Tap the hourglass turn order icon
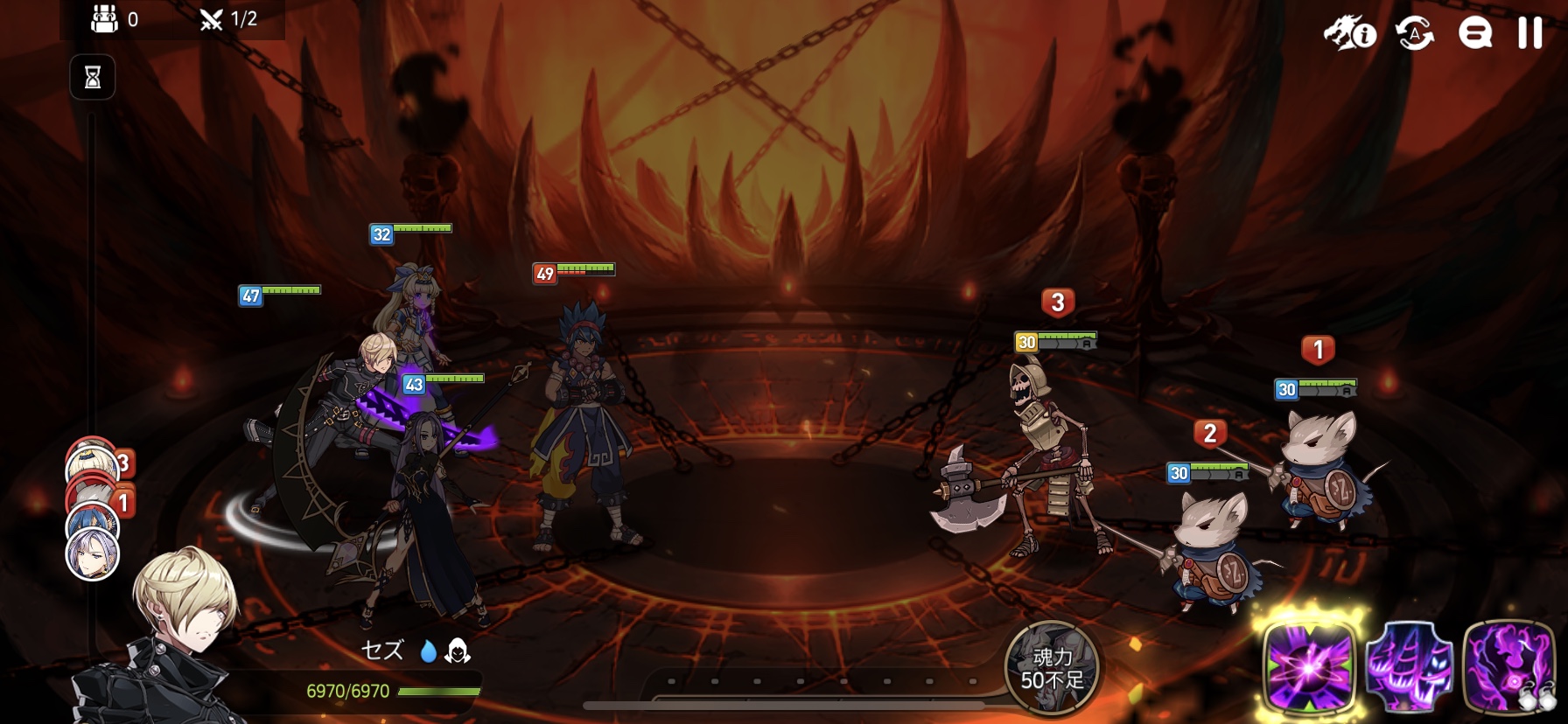Screen dimensions: 1568x724 93,78
